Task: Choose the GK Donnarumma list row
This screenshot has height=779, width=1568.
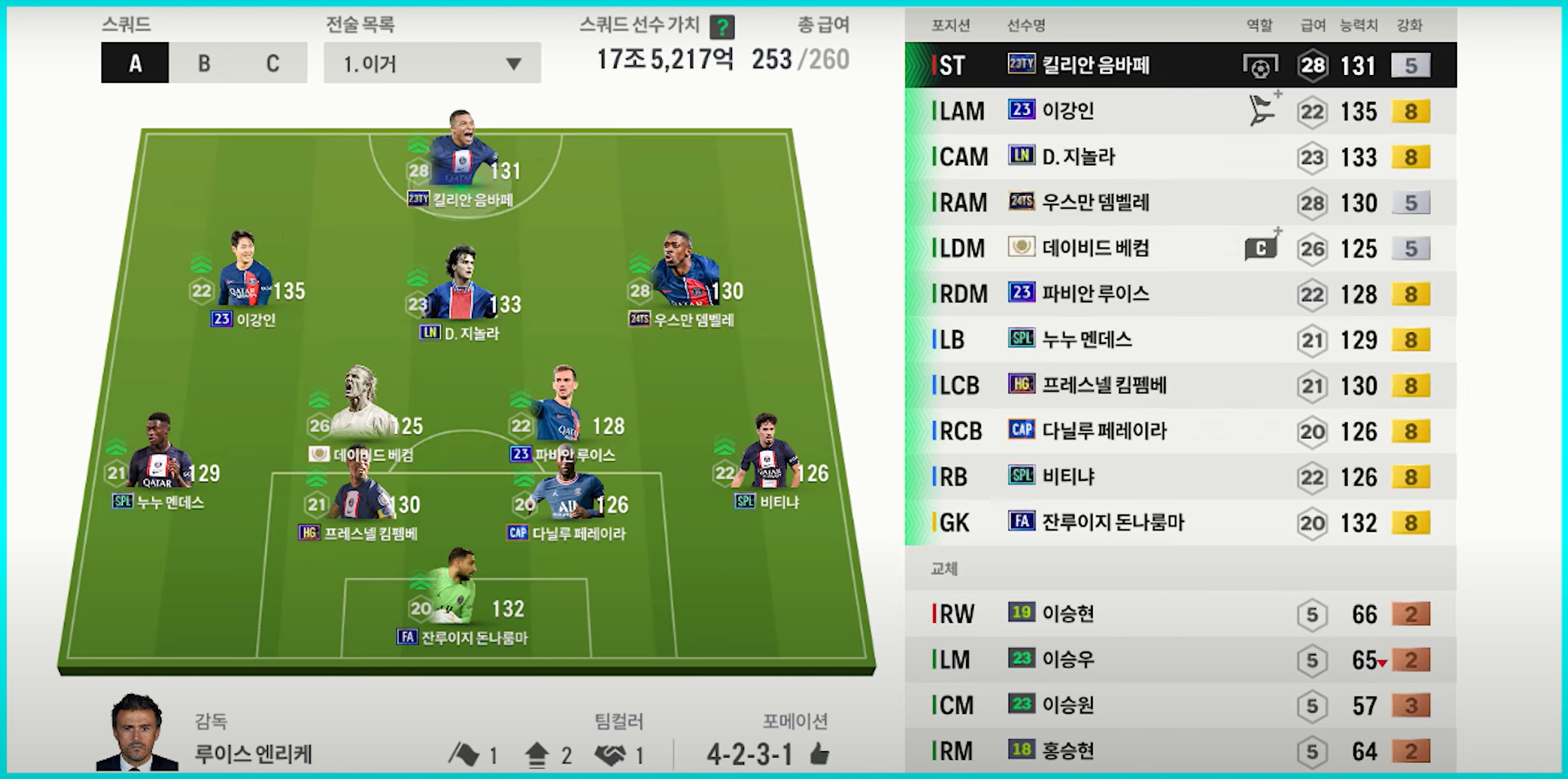Action: click(1179, 522)
